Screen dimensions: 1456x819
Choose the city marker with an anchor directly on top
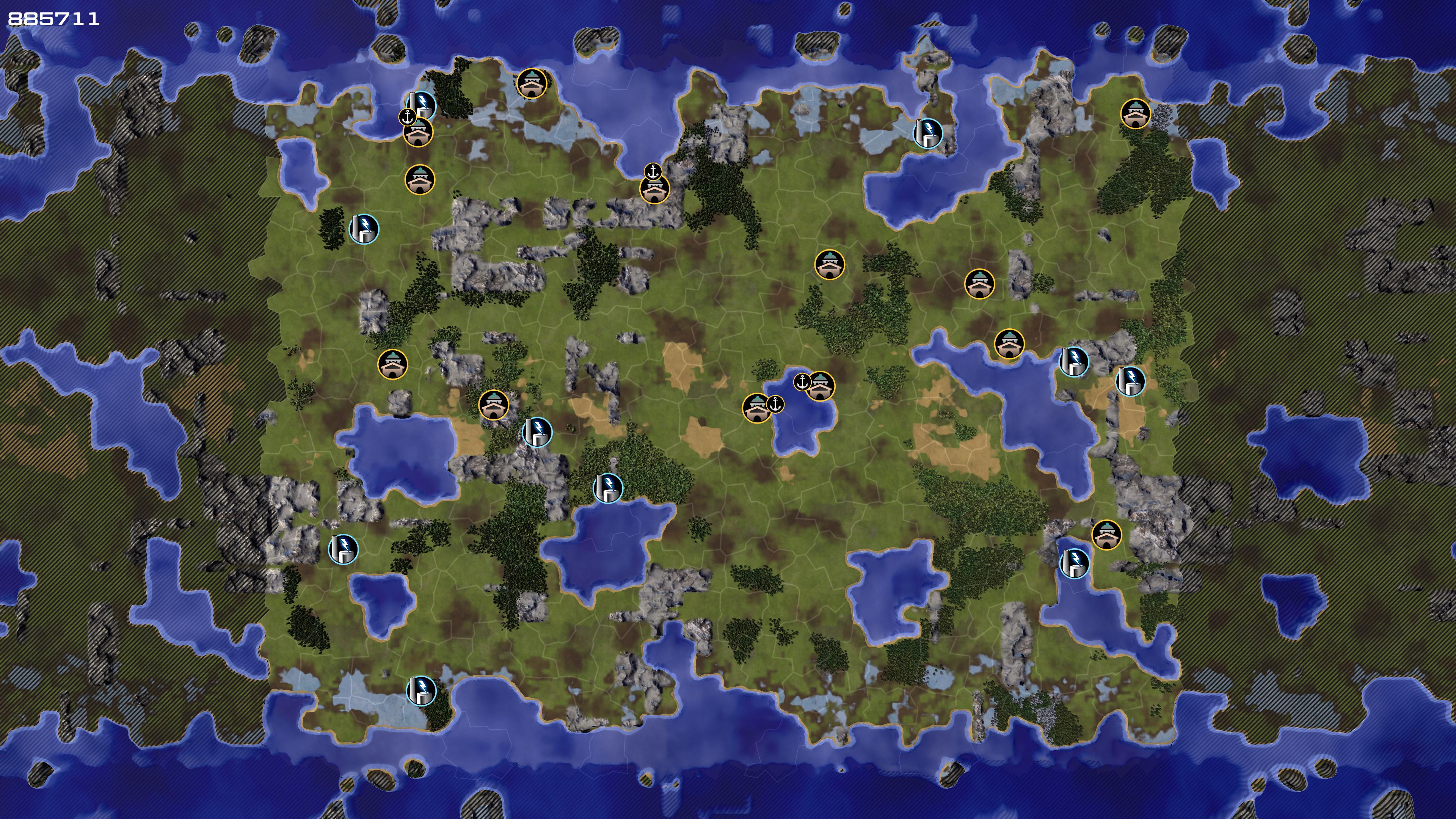[x=654, y=189]
